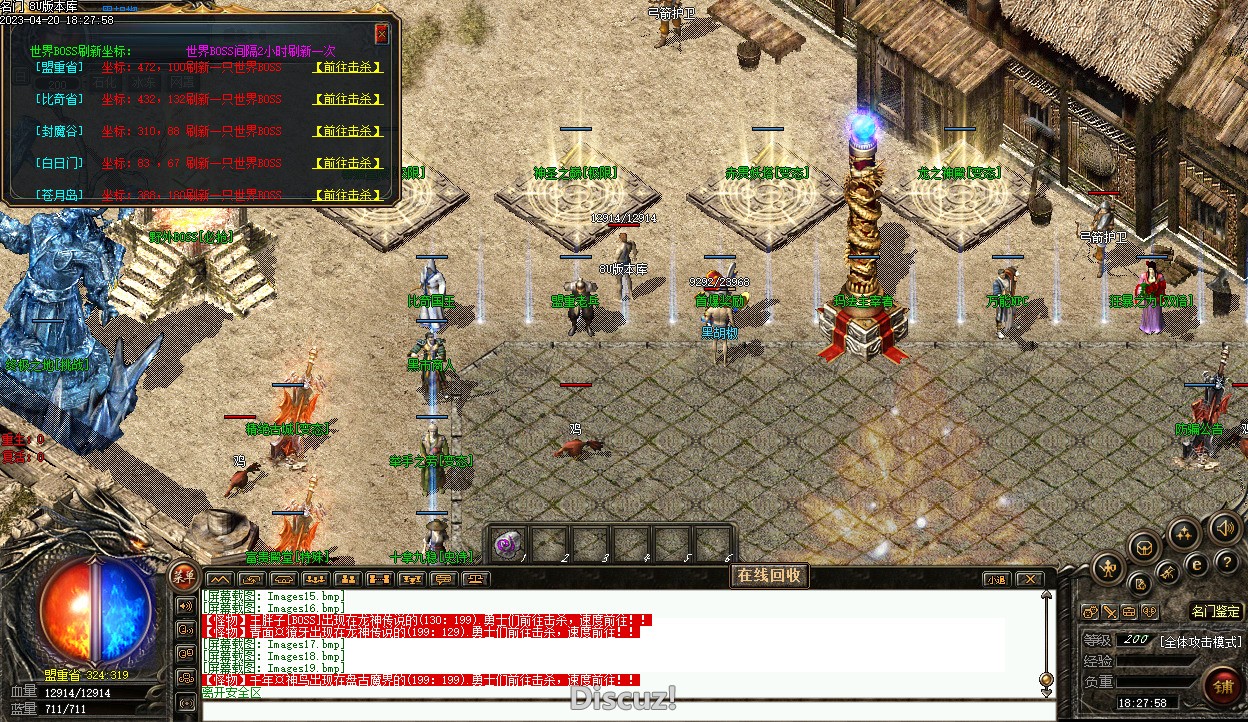Viewport: 1248px width, 722px height.
Task: Open the red 铺 shop button
Action: [1223, 686]
